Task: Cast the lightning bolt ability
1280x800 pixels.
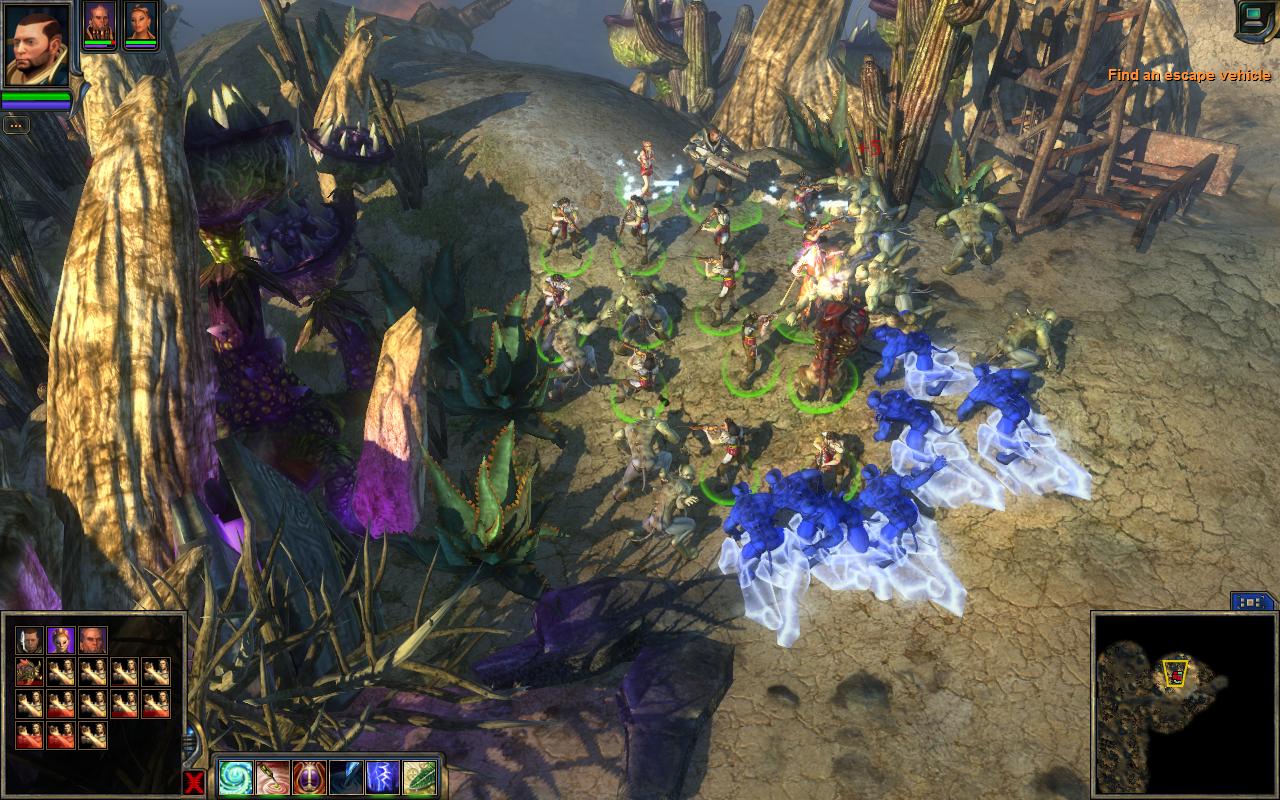Action: 382,778
